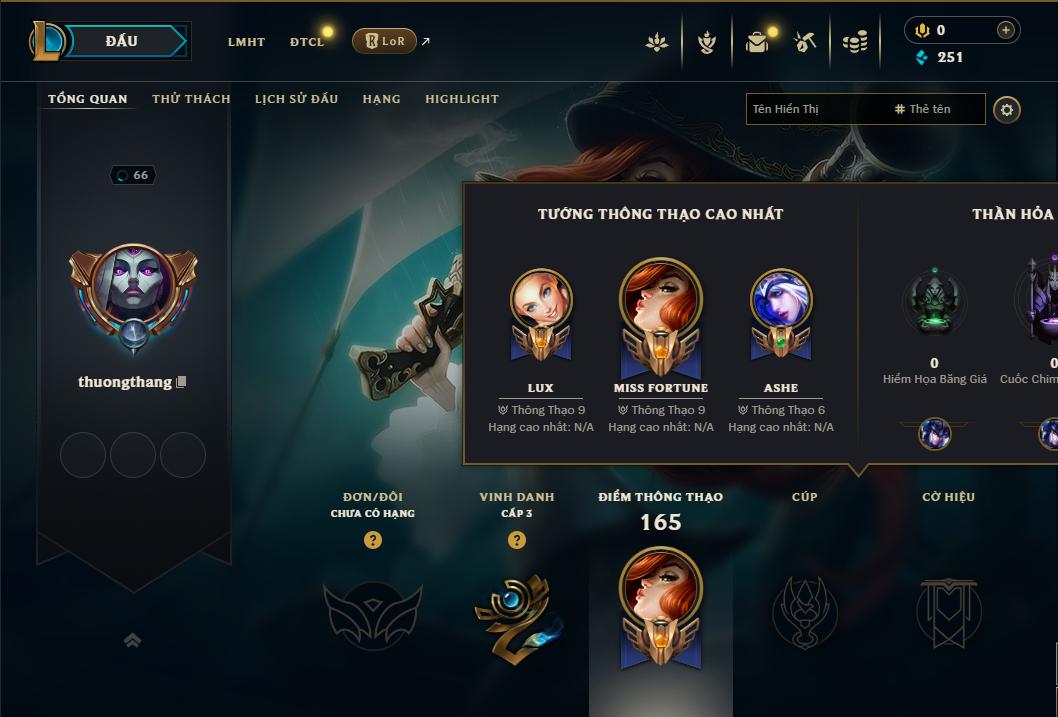Image resolution: width=1058 pixels, height=717 pixels.
Task: Click the Tên Hiển Thị search field
Action: tap(815, 109)
